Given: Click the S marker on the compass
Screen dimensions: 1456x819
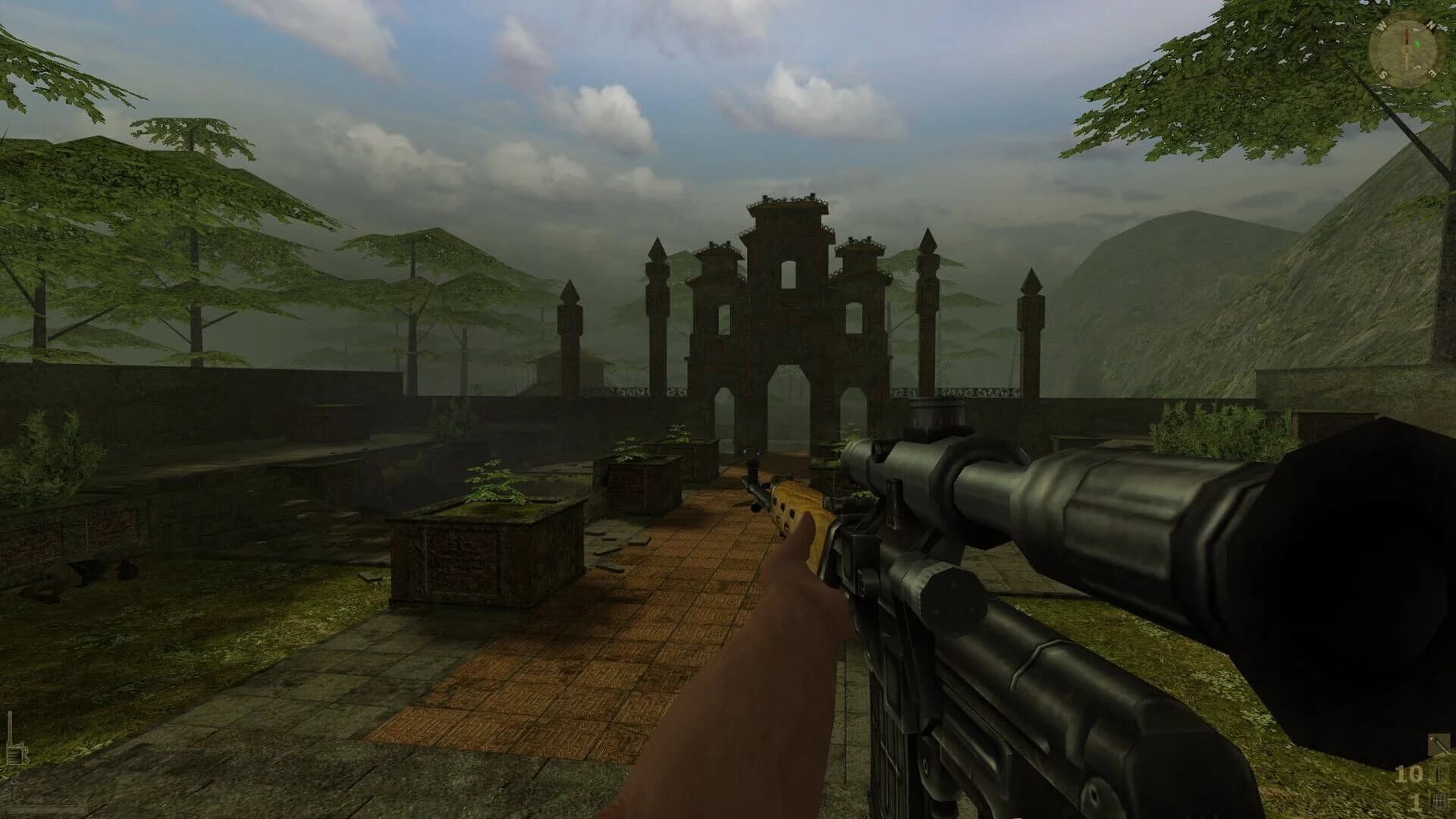Looking at the screenshot, I should (1383, 74).
